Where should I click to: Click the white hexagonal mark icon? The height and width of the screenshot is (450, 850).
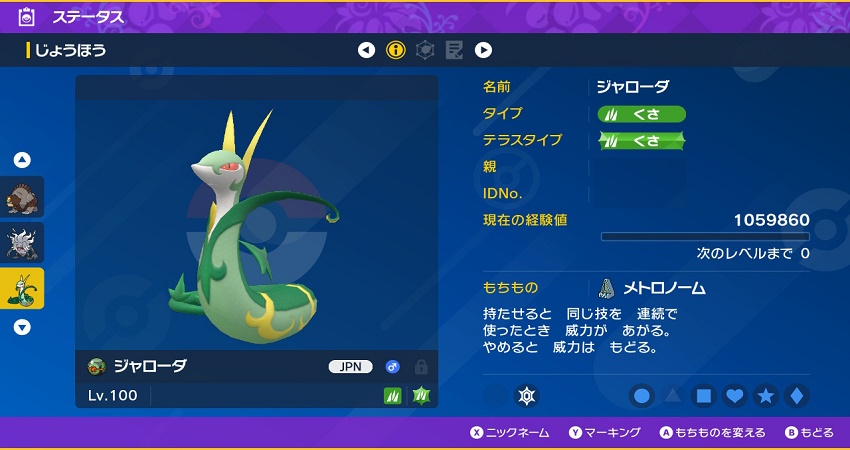point(526,397)
